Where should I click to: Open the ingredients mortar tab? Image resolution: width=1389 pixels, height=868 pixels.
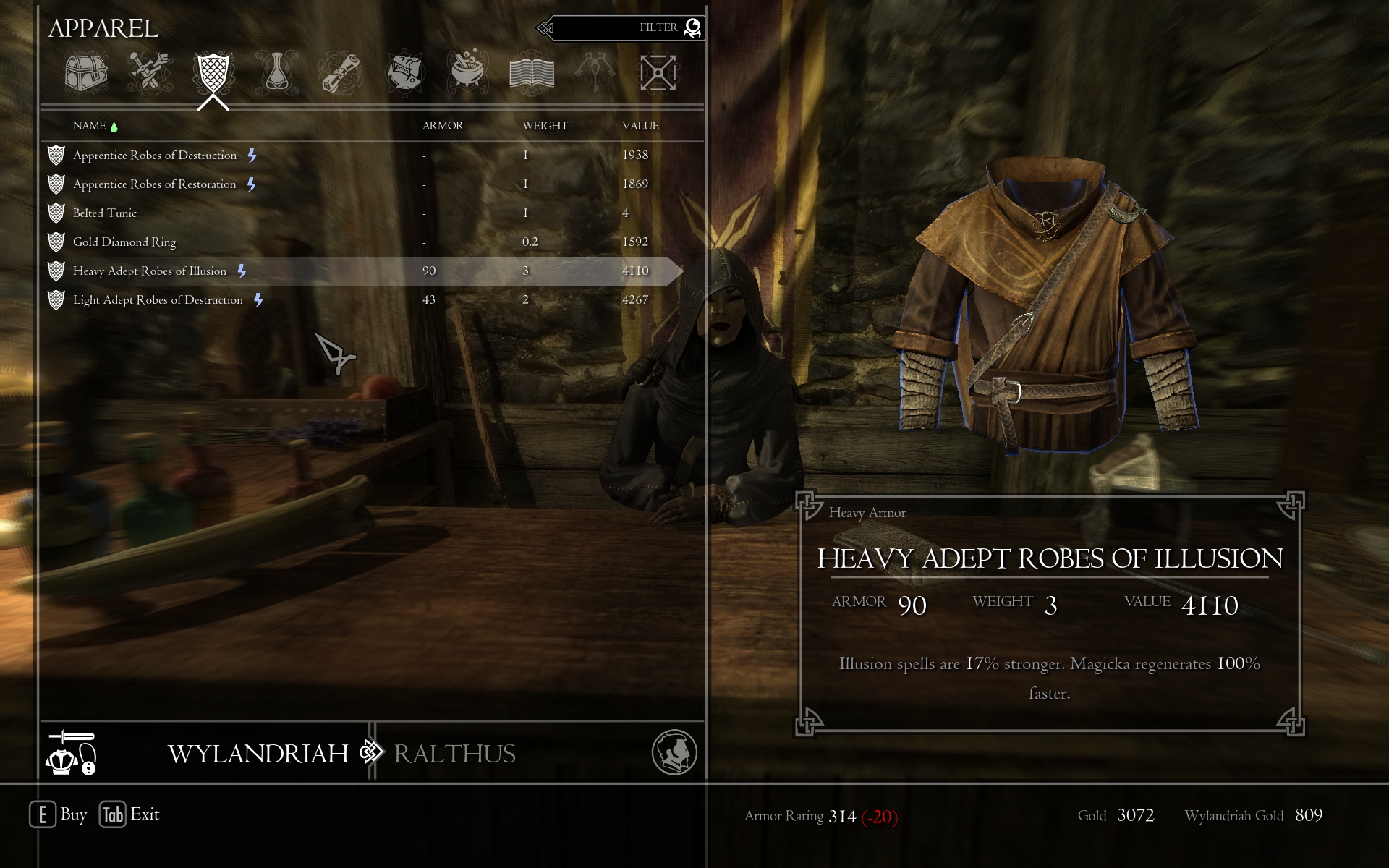click(467, 73)
